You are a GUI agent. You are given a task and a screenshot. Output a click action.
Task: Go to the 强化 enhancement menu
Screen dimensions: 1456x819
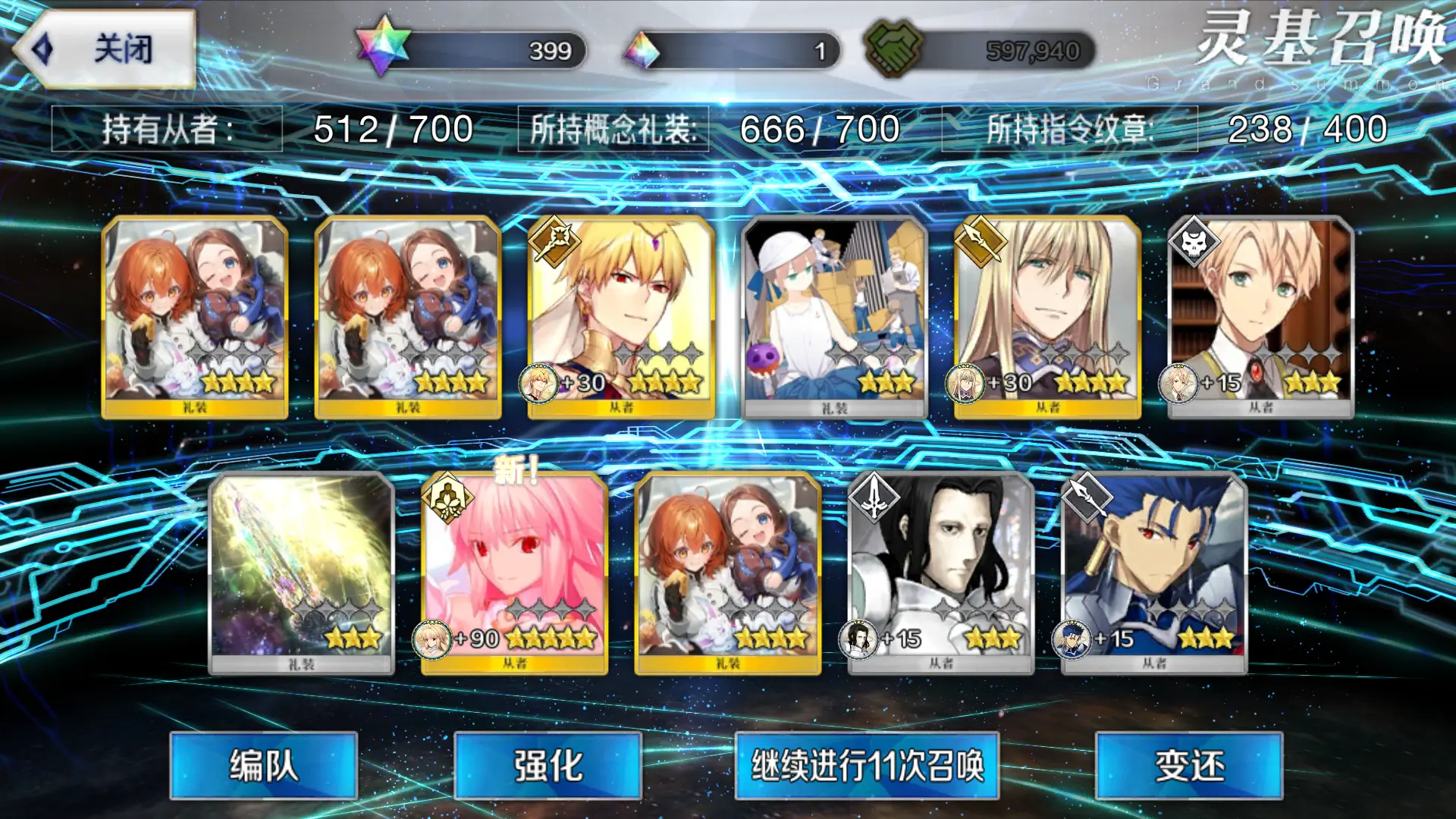pos(548,765)
